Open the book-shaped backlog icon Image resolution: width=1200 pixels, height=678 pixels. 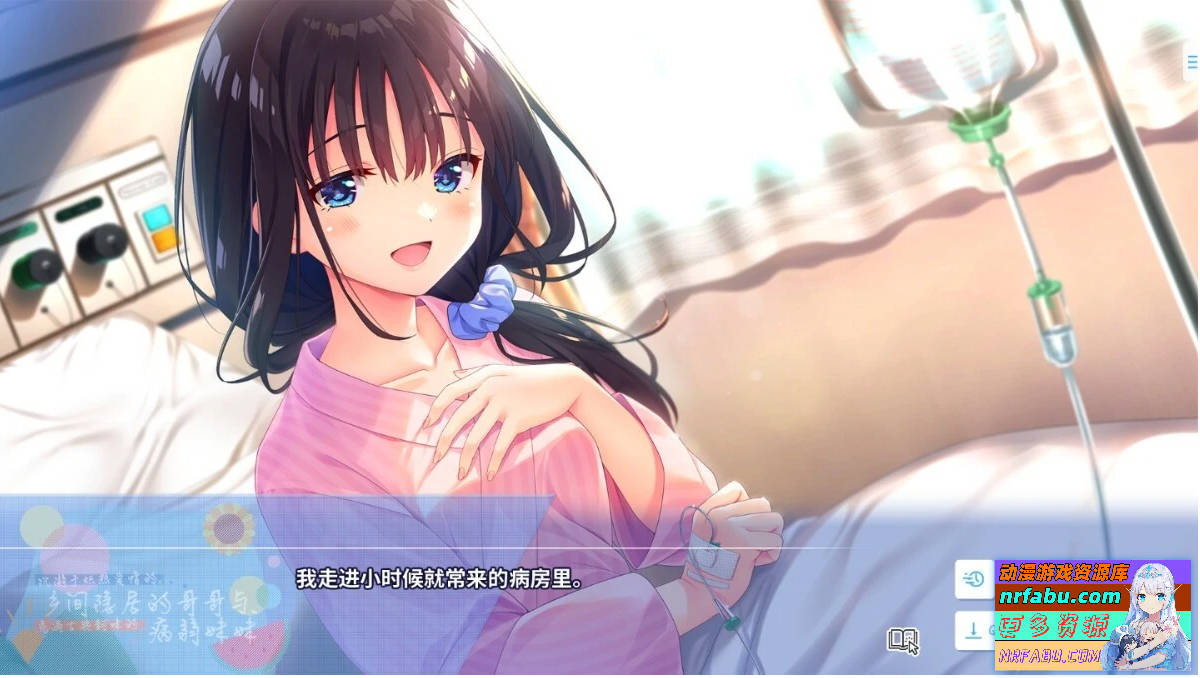[901, 638]
